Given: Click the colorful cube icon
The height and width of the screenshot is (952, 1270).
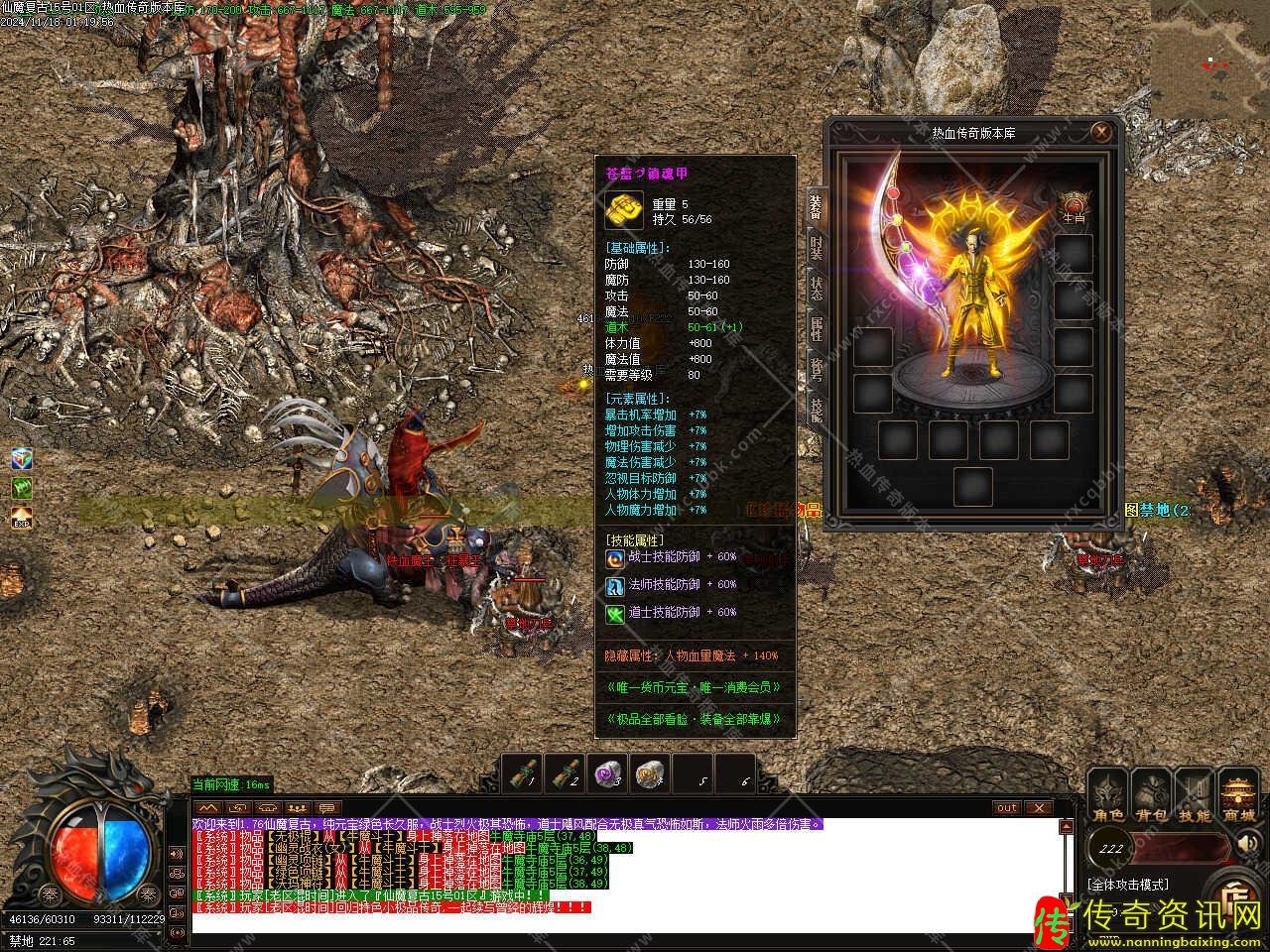Looking at the screenshot, I should [x=22, y=458].
